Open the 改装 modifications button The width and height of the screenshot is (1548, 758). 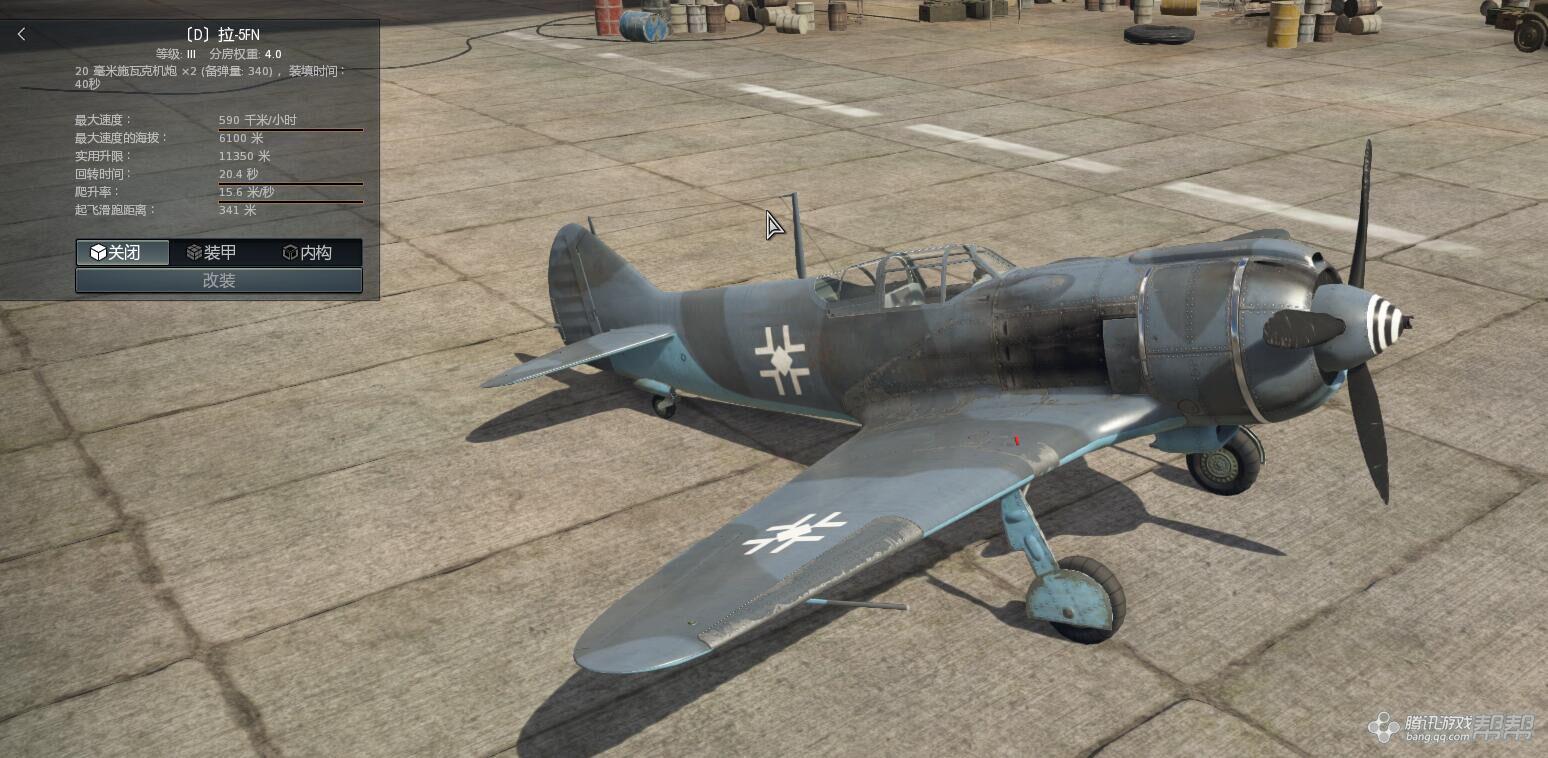(219, 281)
